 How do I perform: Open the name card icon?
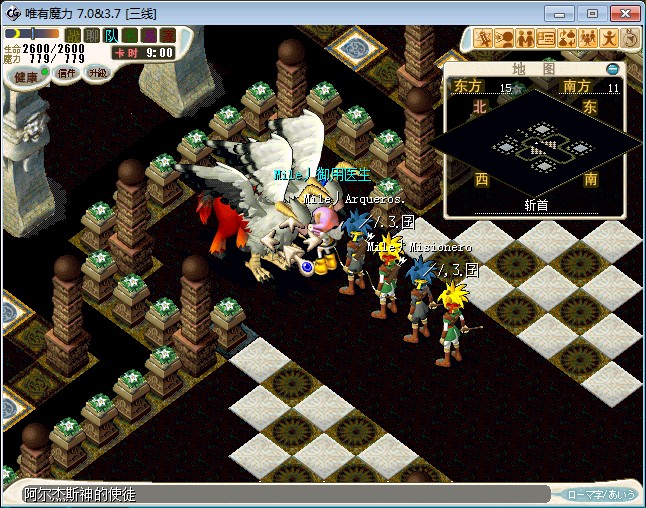point(546,39)
